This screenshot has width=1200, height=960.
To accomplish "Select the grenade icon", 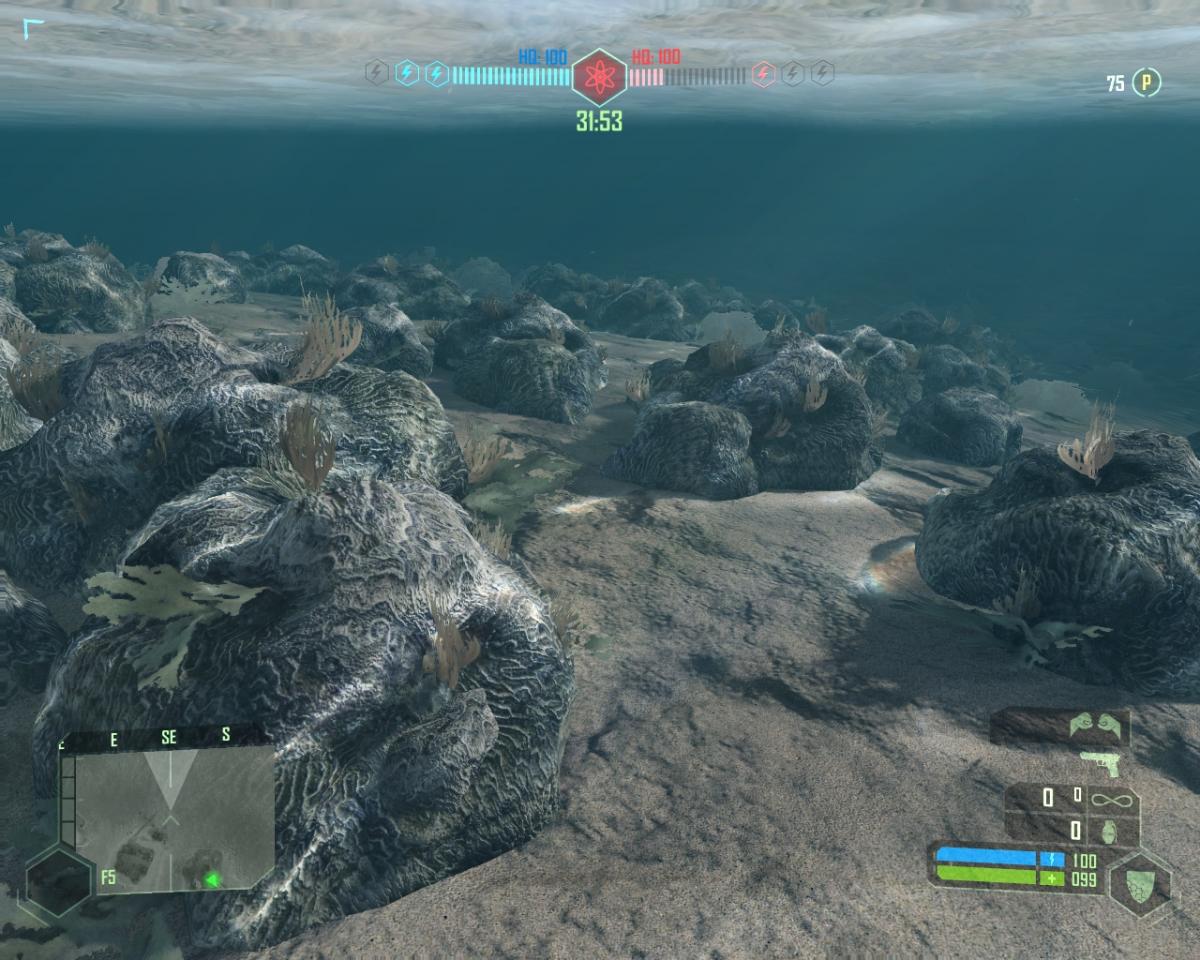I will [x=1108, y=830].
